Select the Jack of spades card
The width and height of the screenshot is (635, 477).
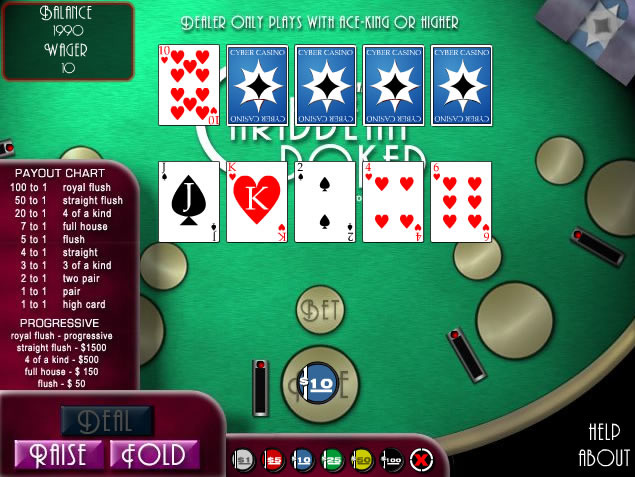tap(189, 201)
